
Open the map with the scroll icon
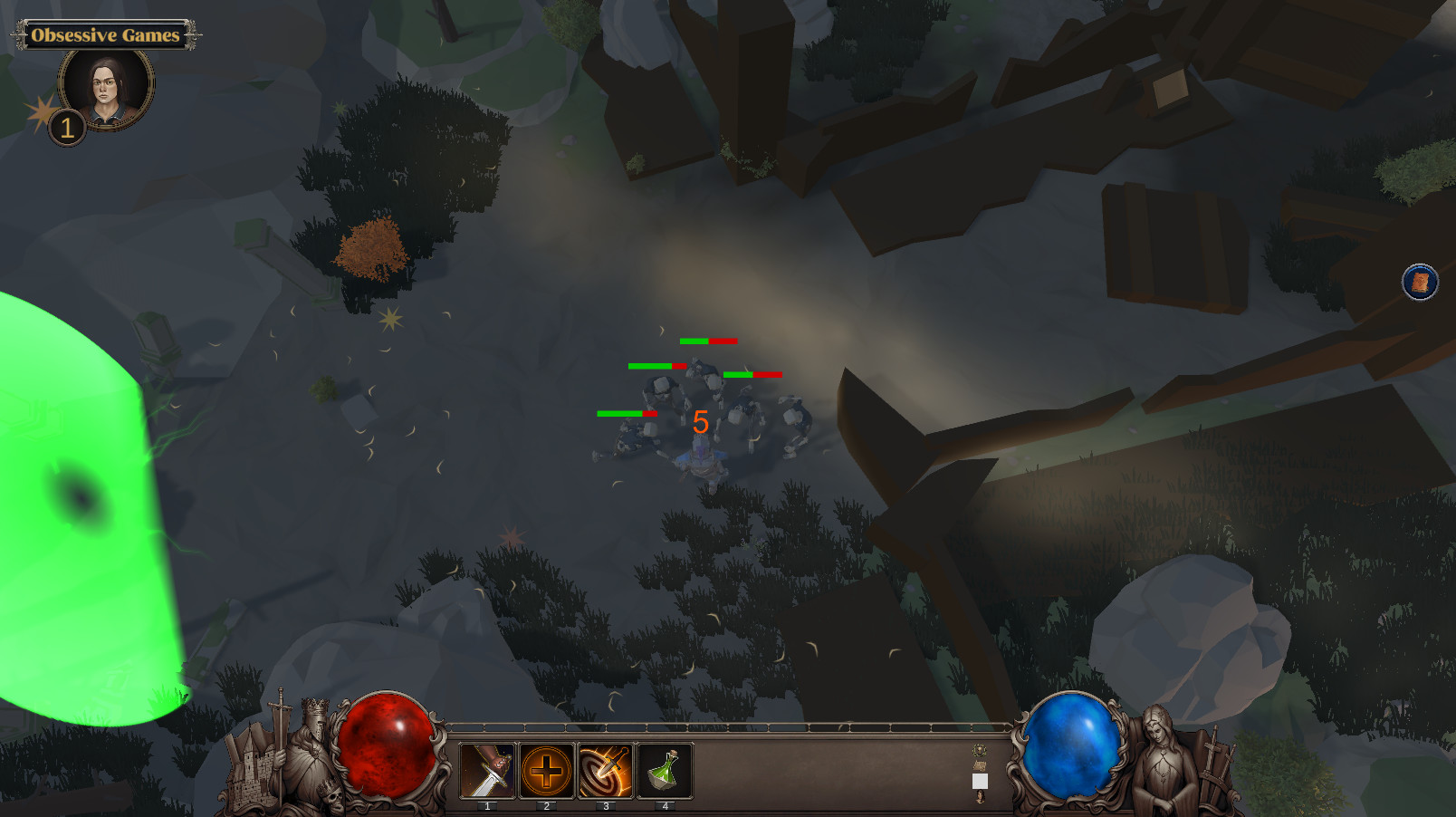point(979,765)
